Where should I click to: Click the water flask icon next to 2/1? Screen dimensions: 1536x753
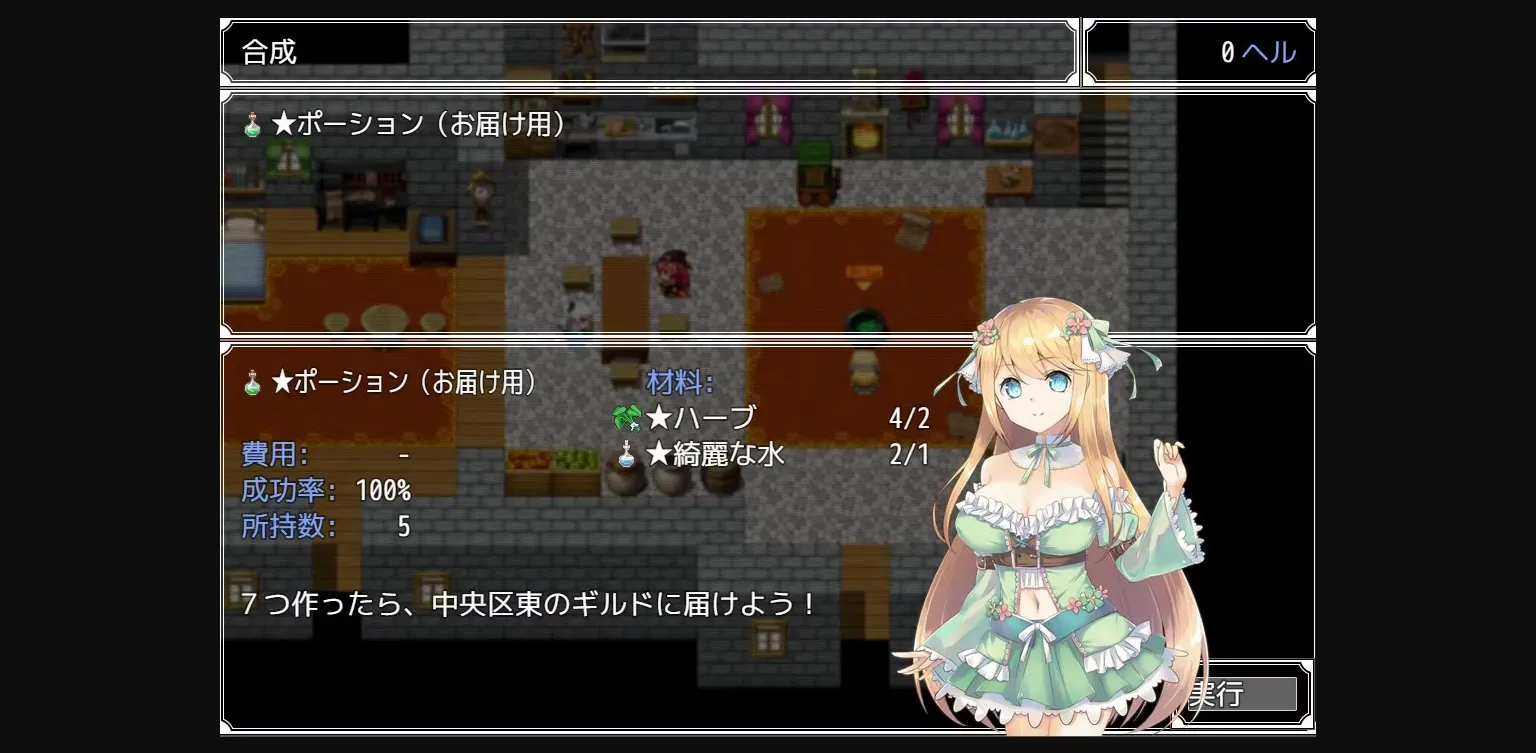(x=626, y=454)
